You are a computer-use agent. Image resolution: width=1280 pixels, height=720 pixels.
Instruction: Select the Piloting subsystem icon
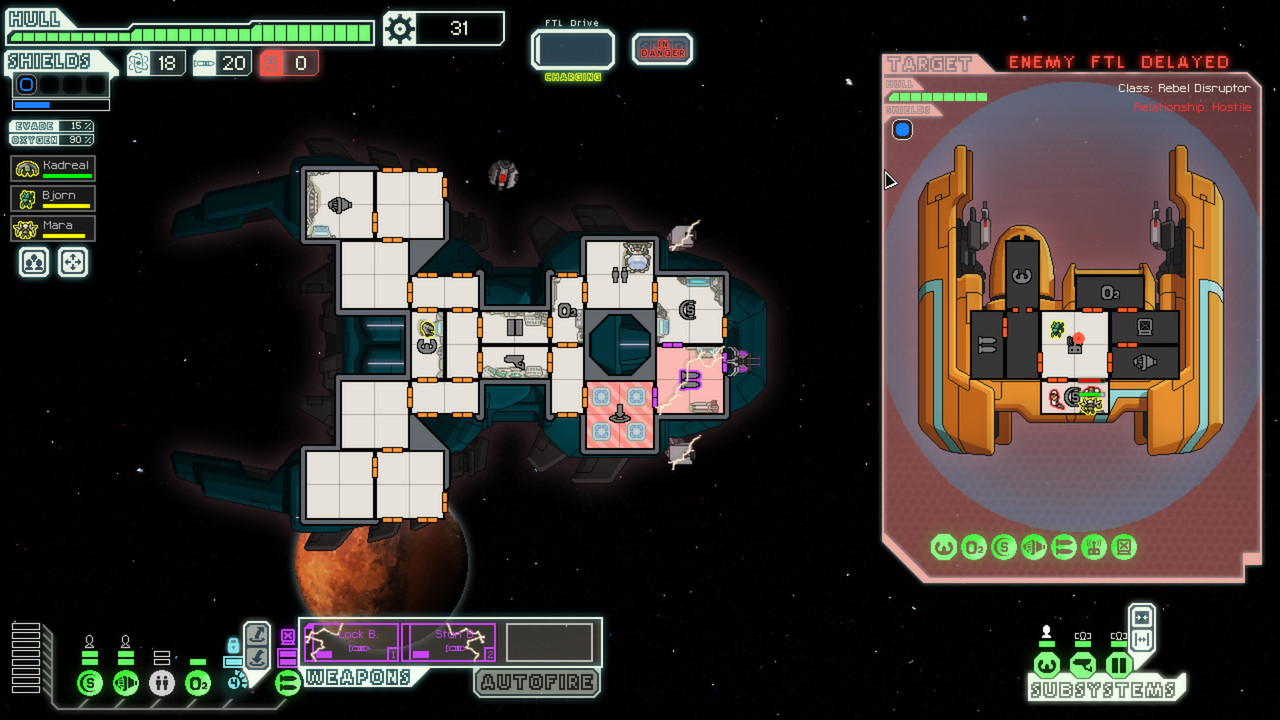click(1047, 665)
